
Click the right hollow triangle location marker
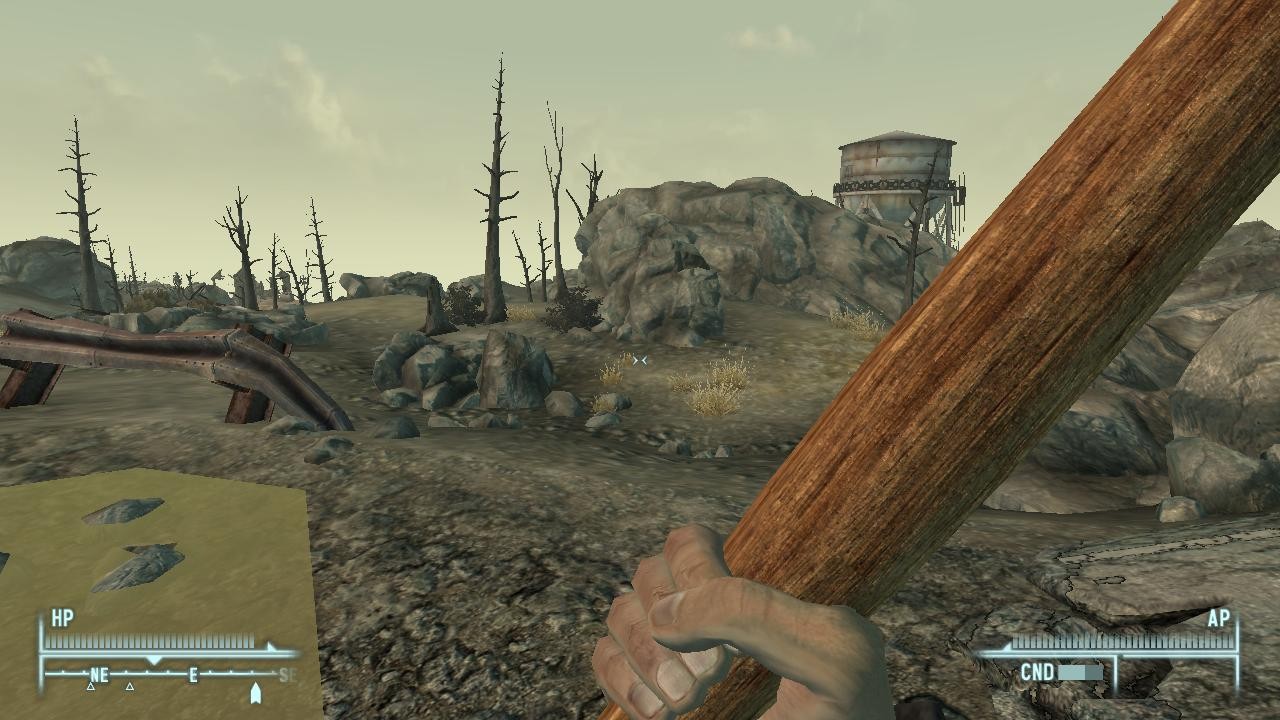129,687
